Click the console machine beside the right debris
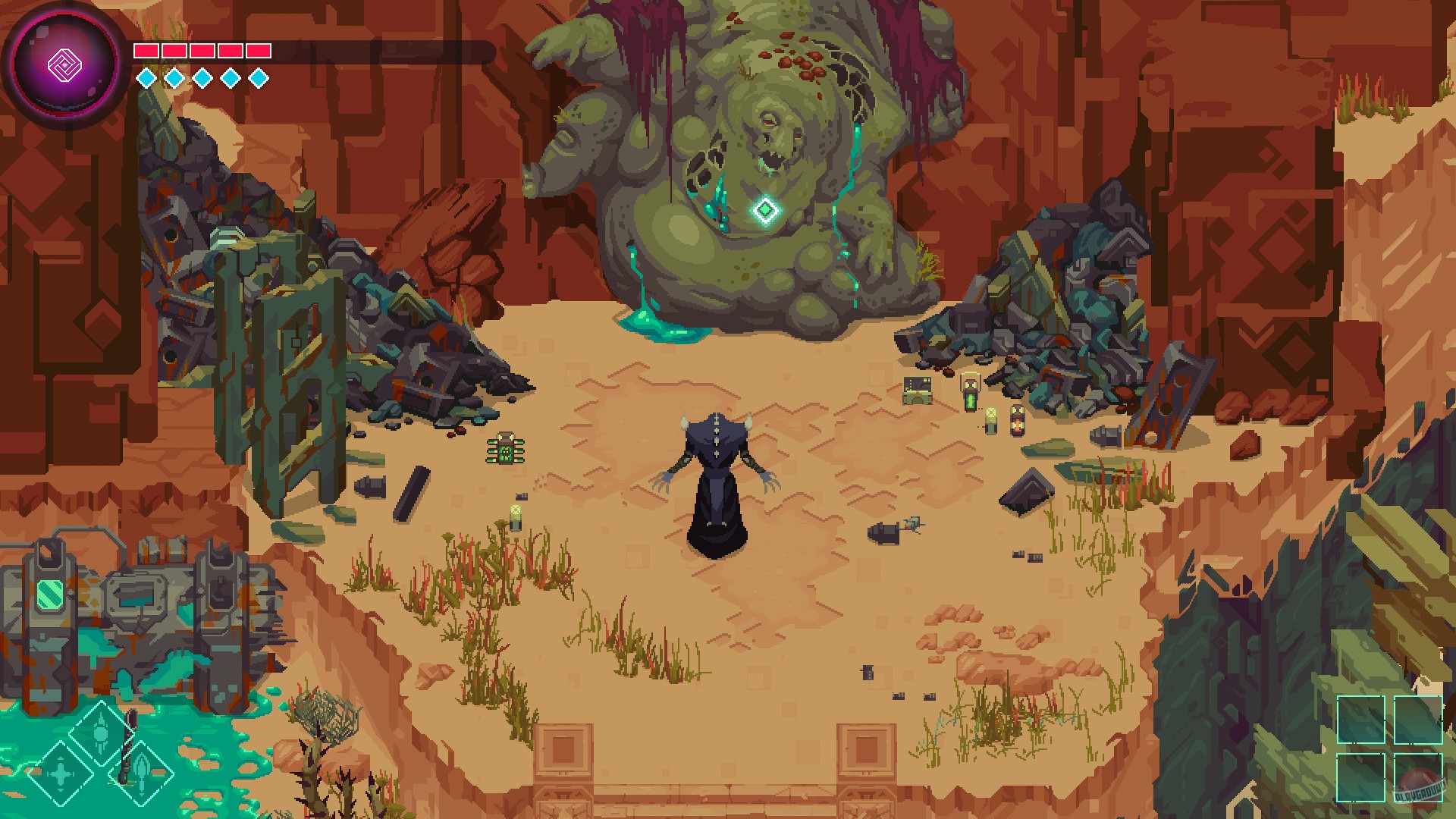 click(918, 391)
